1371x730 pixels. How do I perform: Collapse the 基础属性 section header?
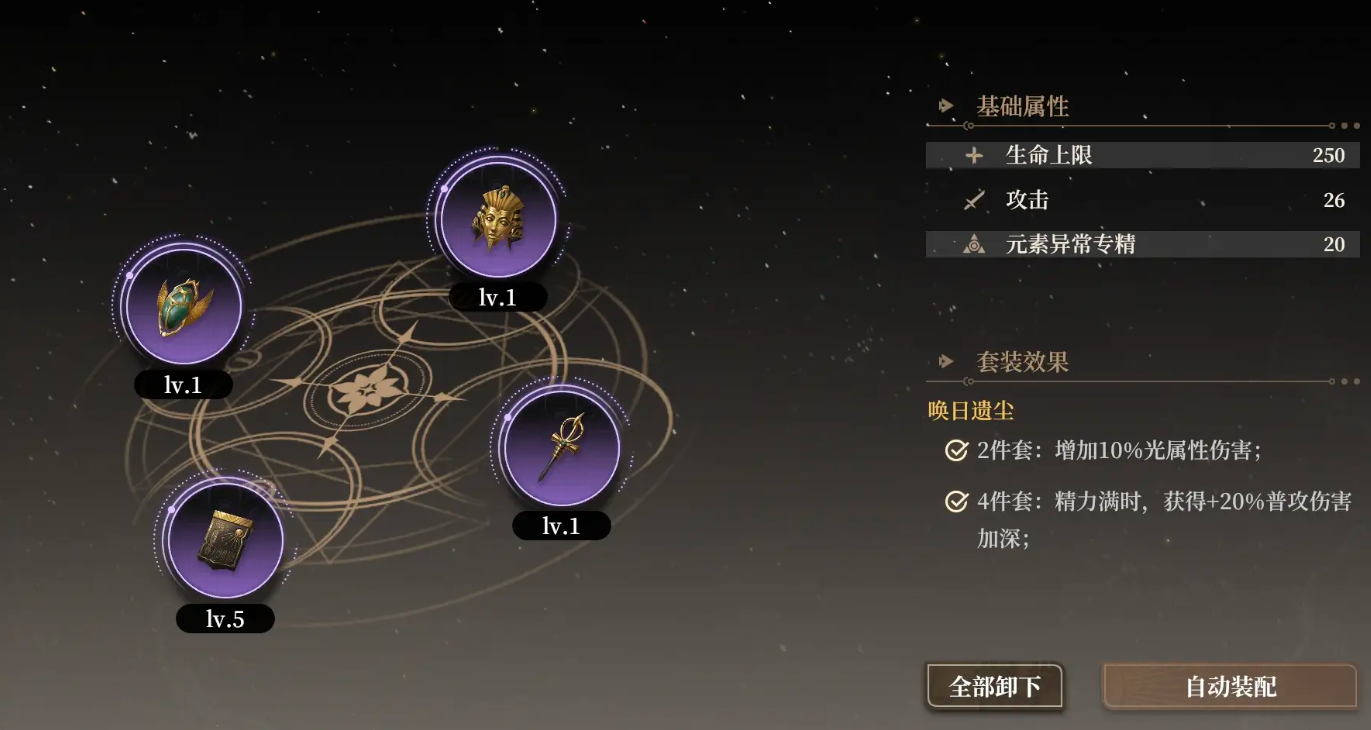click(1022, 107)
